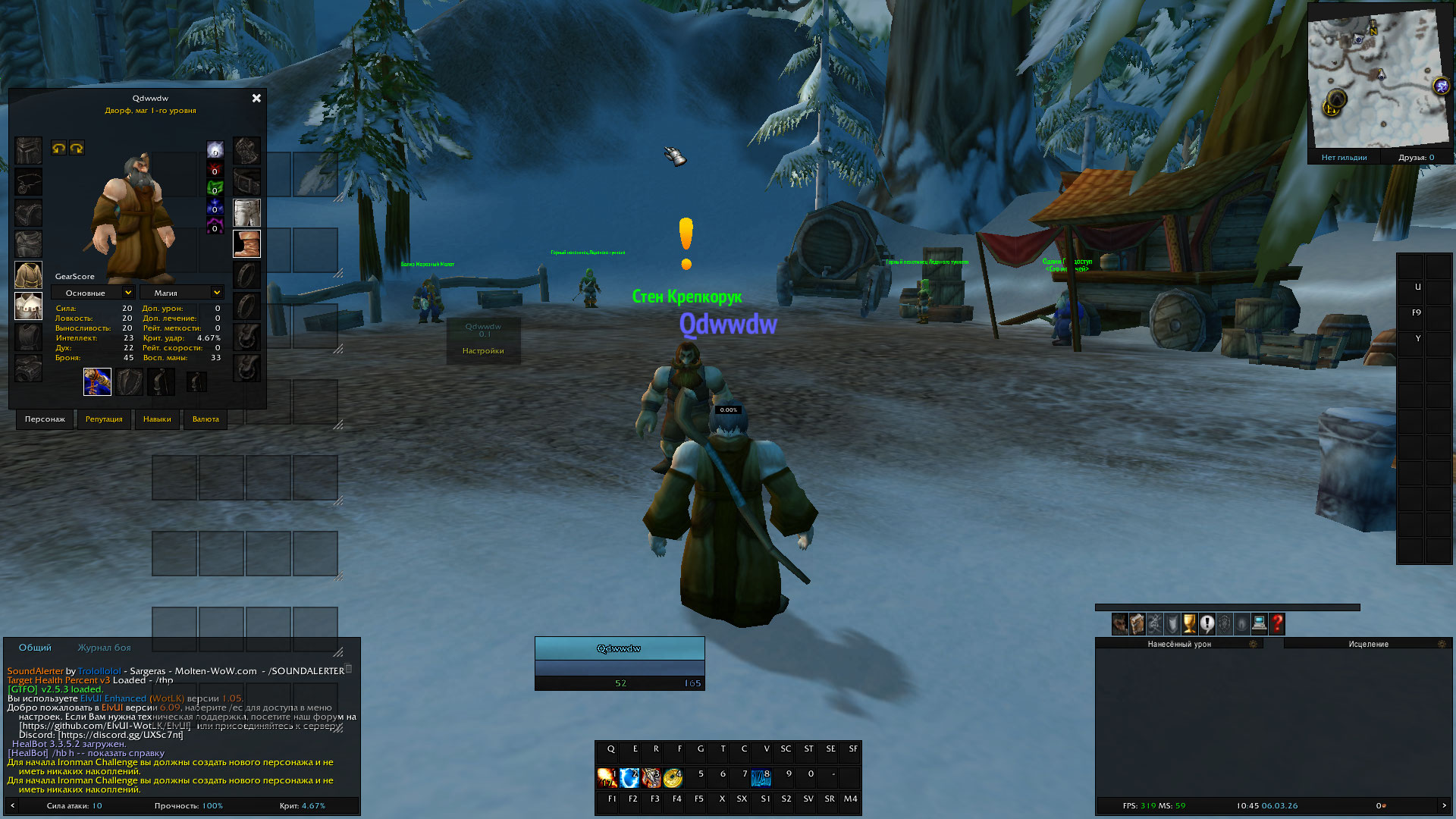Open the red question mark help button
This screenshot has width=1456, height=819.
[1277, 623]
